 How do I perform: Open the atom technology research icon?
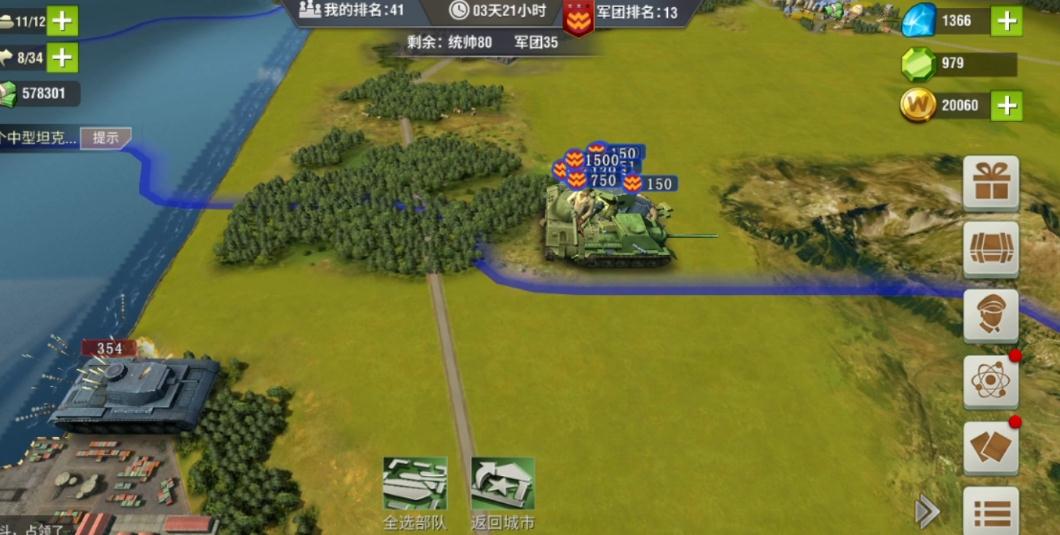(990, 382)
